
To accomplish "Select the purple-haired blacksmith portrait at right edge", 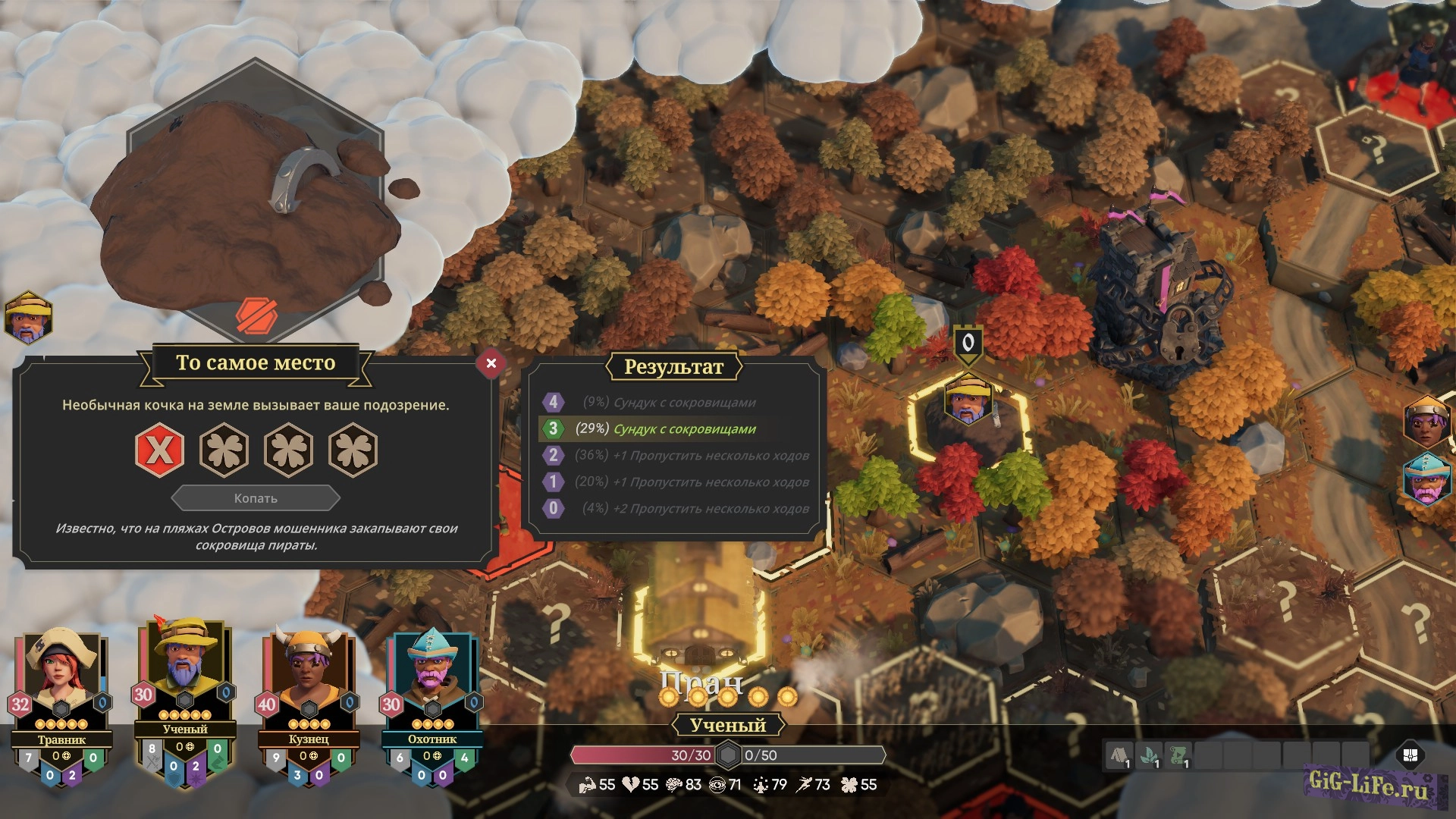I will coord(1426,422).
